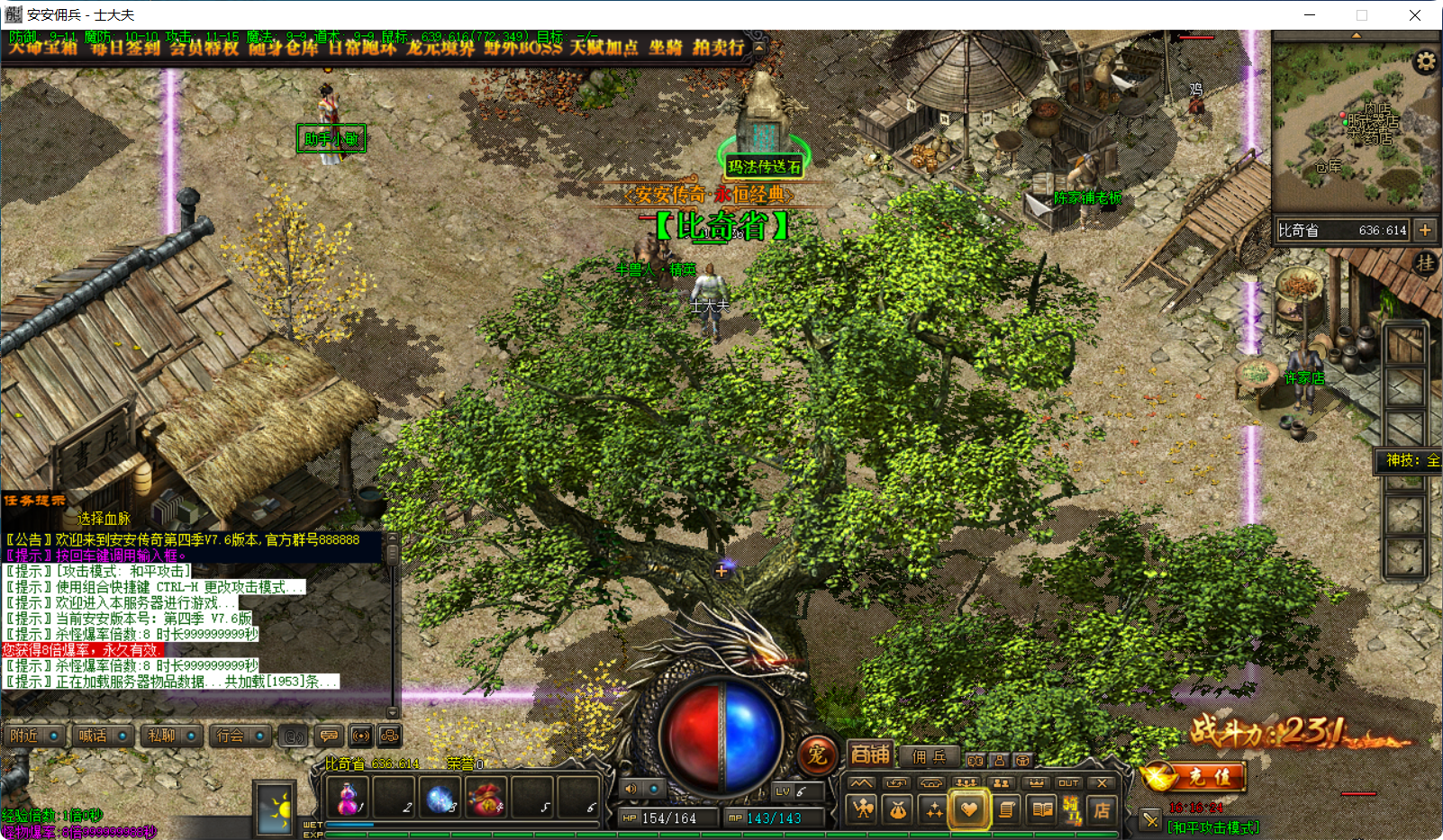
Task: Open the skill book icon
Action: tap(1041, 811)
